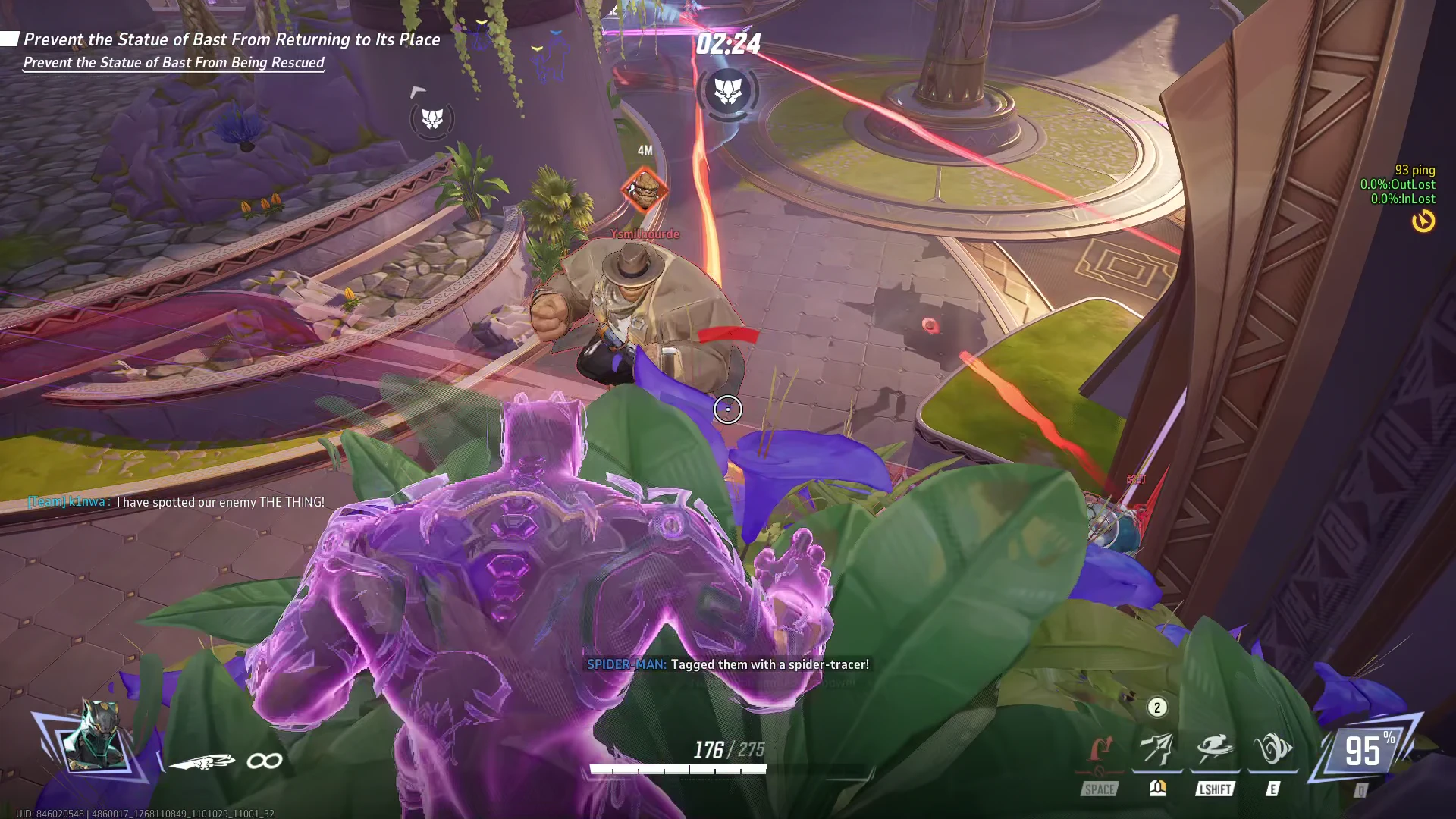Select the central panther objective marker

click(728, 91)
